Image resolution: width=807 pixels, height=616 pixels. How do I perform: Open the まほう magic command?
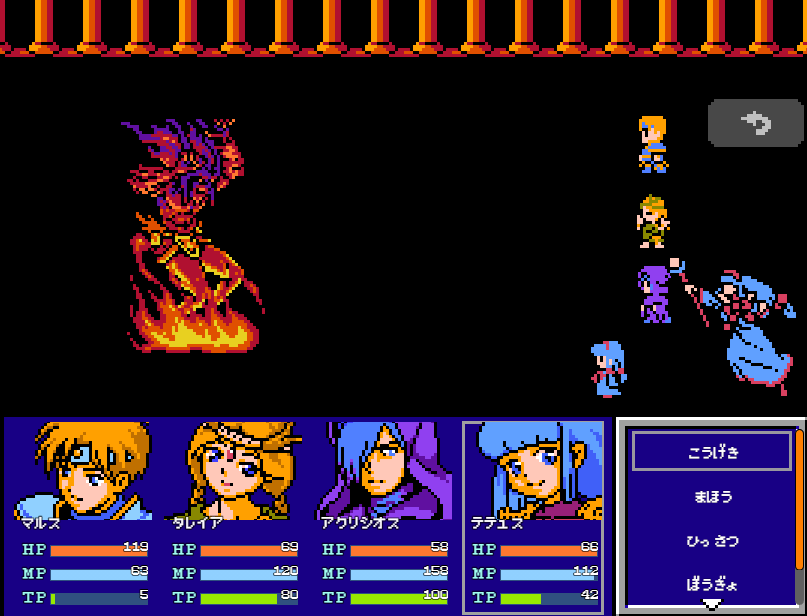point(711,496)
